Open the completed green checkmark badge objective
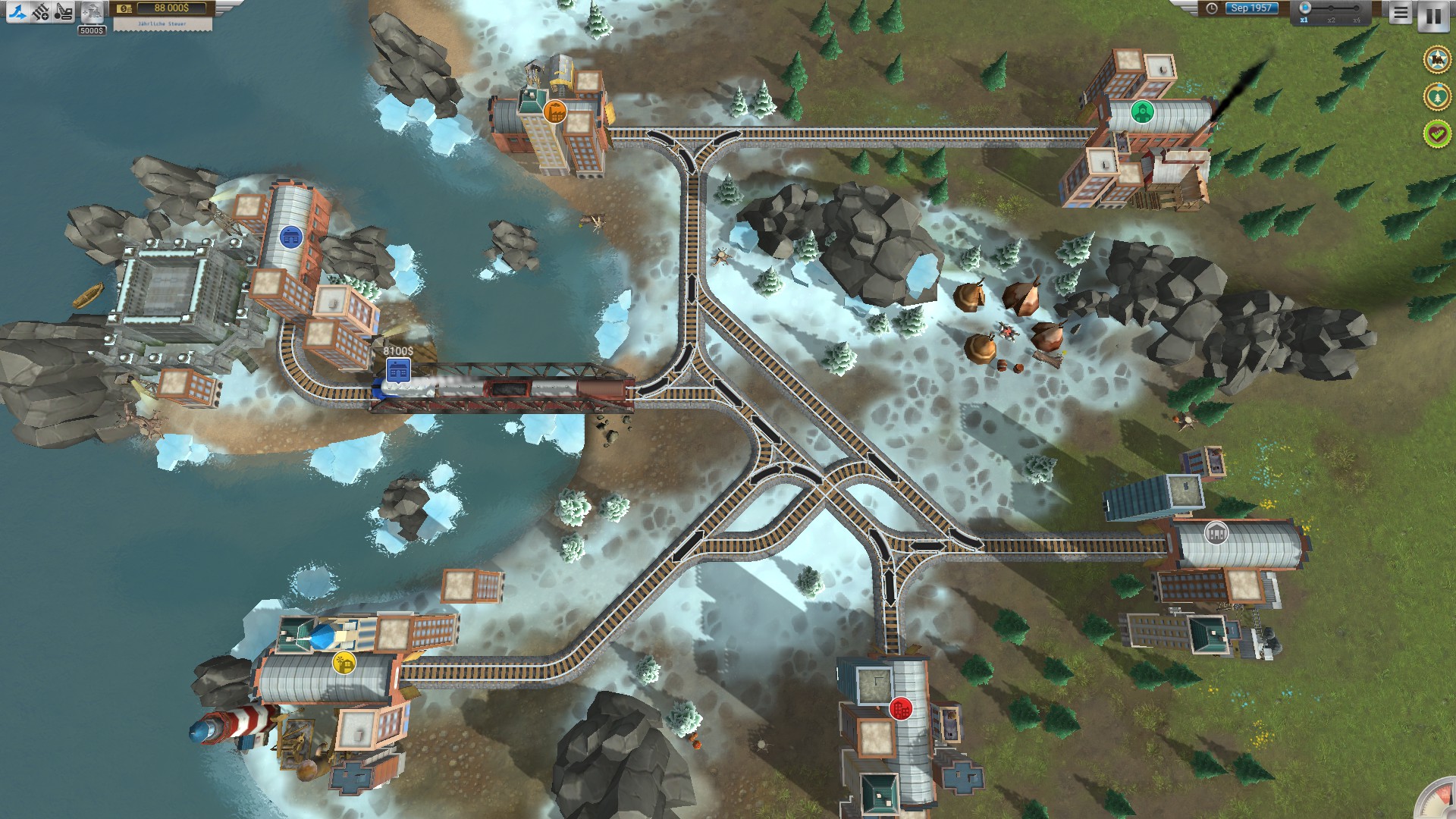1456x819 pixels. coord(1436,134)
